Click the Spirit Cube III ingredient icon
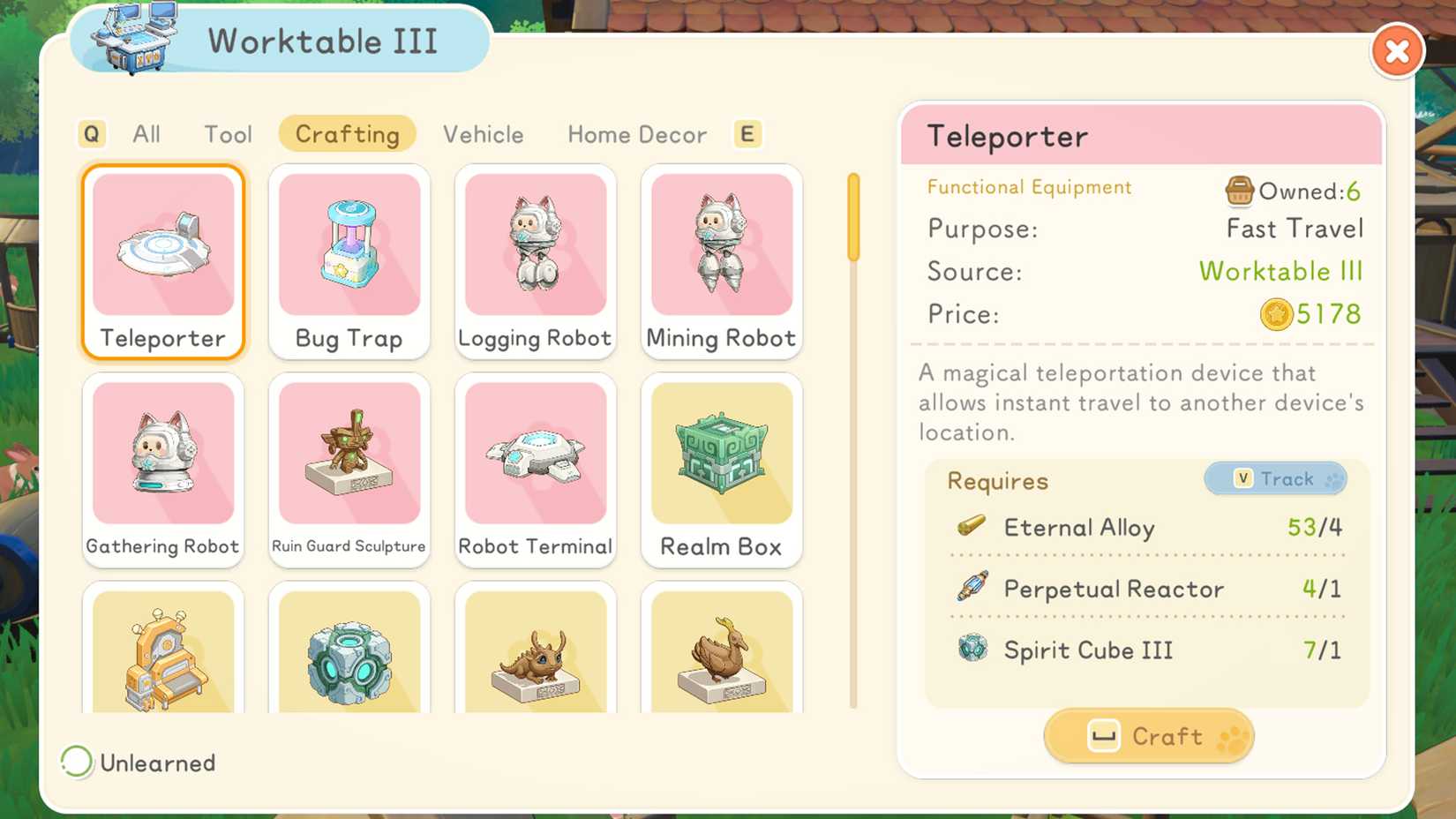Viewport: 1456px width, 819px height. click(972, 650)
